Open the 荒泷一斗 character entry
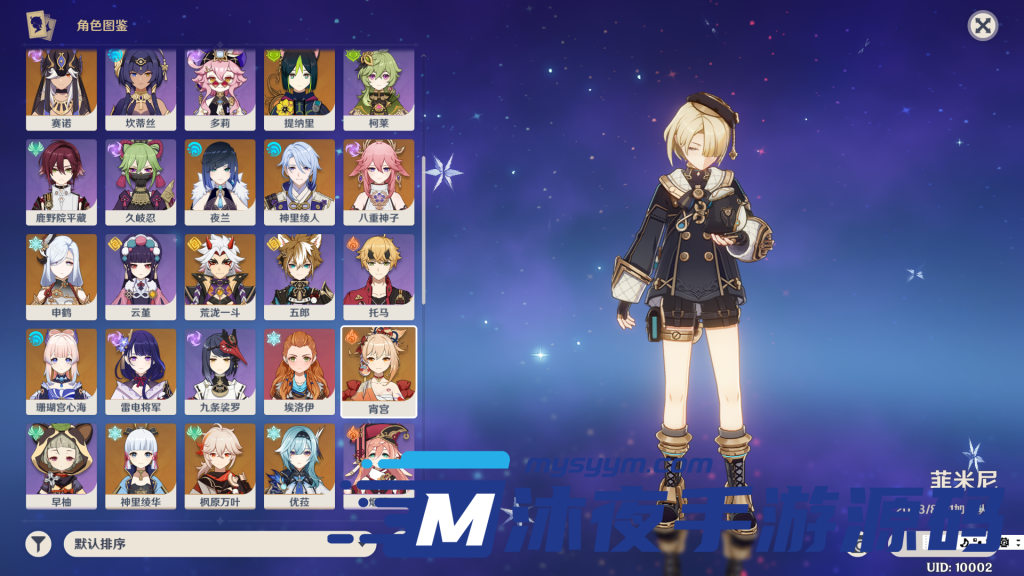 [220, 276]
